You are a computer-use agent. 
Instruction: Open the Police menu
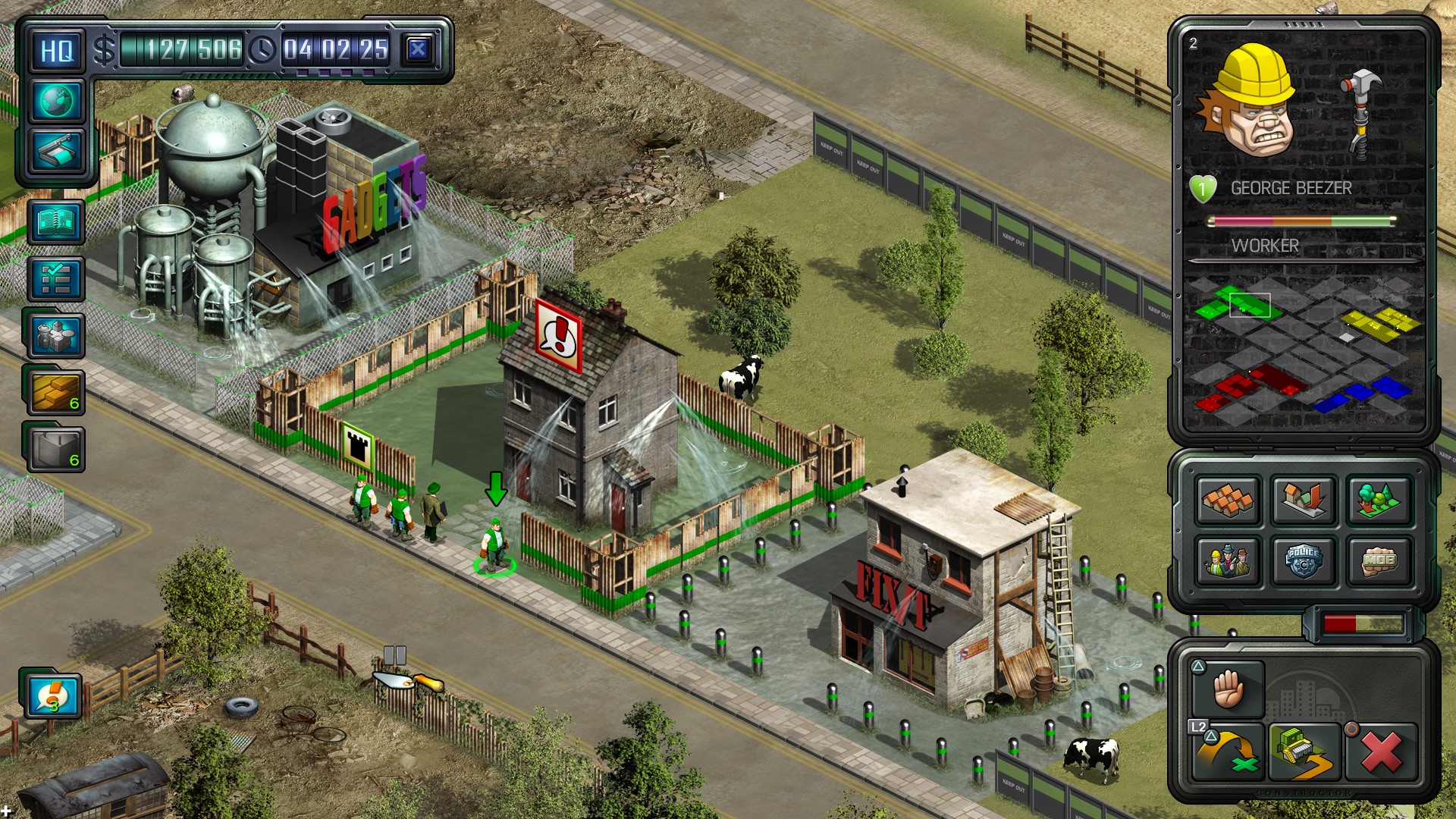click(x=1304, y=559)
